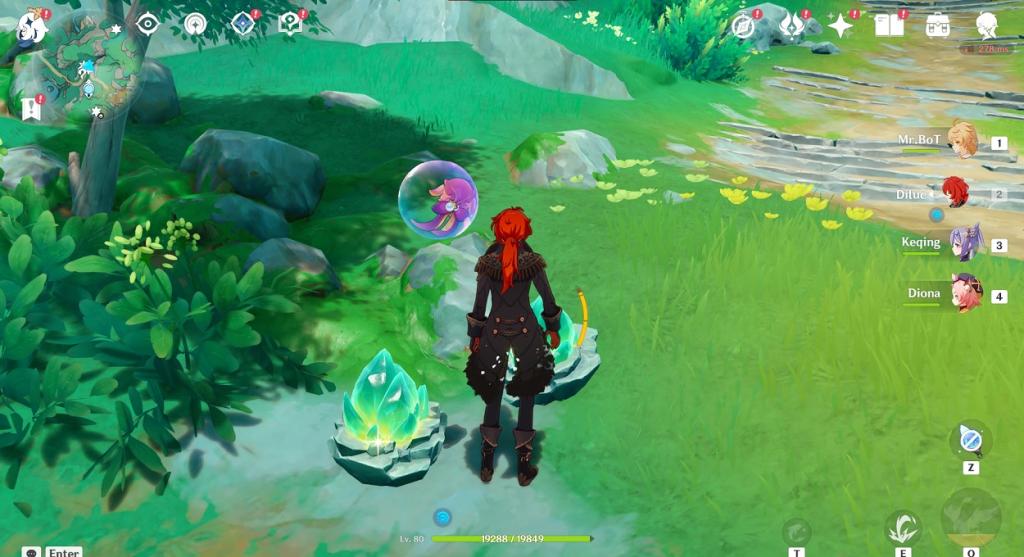The width and height of the screenshot is (1024, 557).
Task: Activate the eye-shaped Elemental Sight icon
Action: click(x=148, y=24)
